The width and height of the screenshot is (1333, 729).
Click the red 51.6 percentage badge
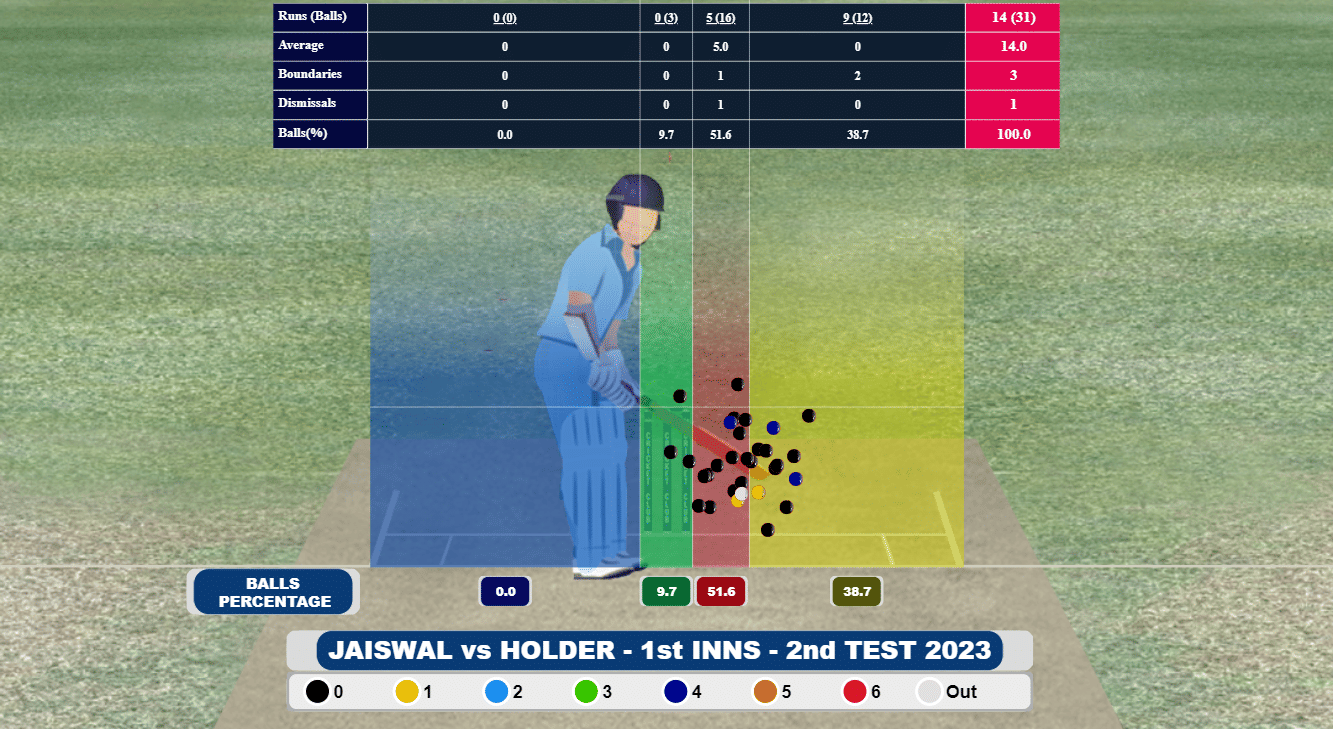(x=721, y=592)
